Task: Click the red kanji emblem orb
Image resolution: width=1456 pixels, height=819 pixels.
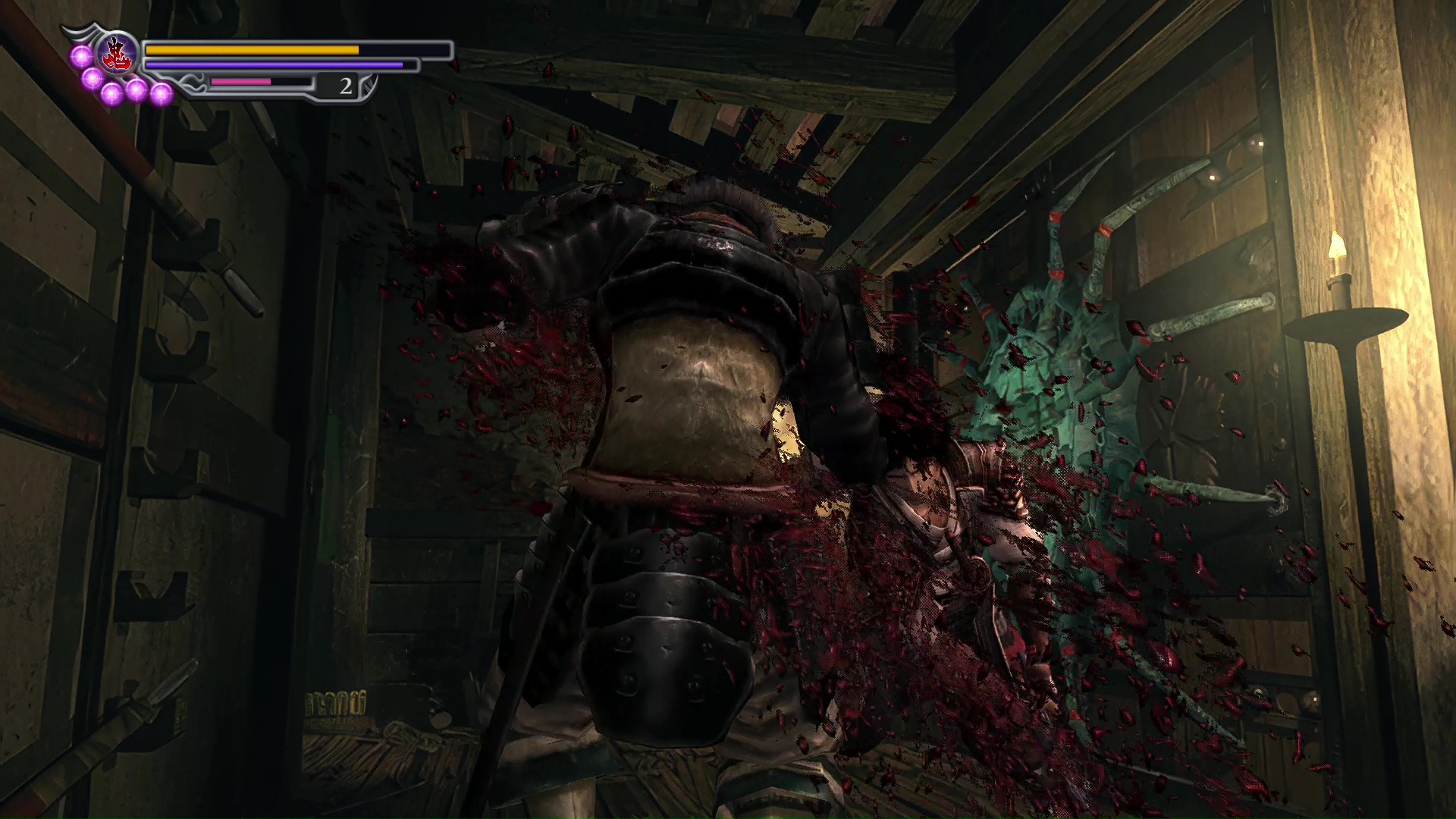Action: point(118,54)
